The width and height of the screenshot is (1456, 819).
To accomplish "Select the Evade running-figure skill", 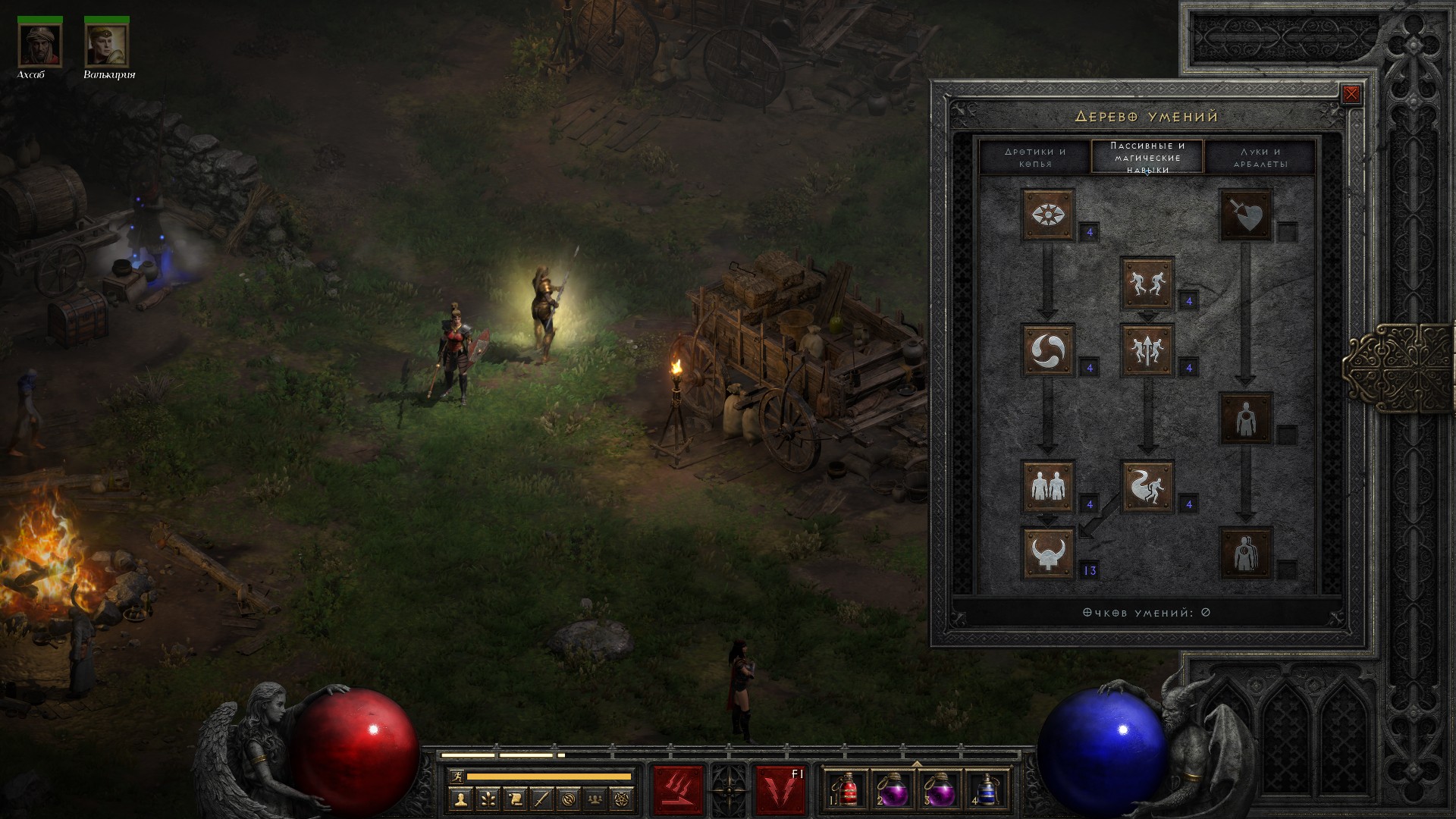I will pos(1147,486).
